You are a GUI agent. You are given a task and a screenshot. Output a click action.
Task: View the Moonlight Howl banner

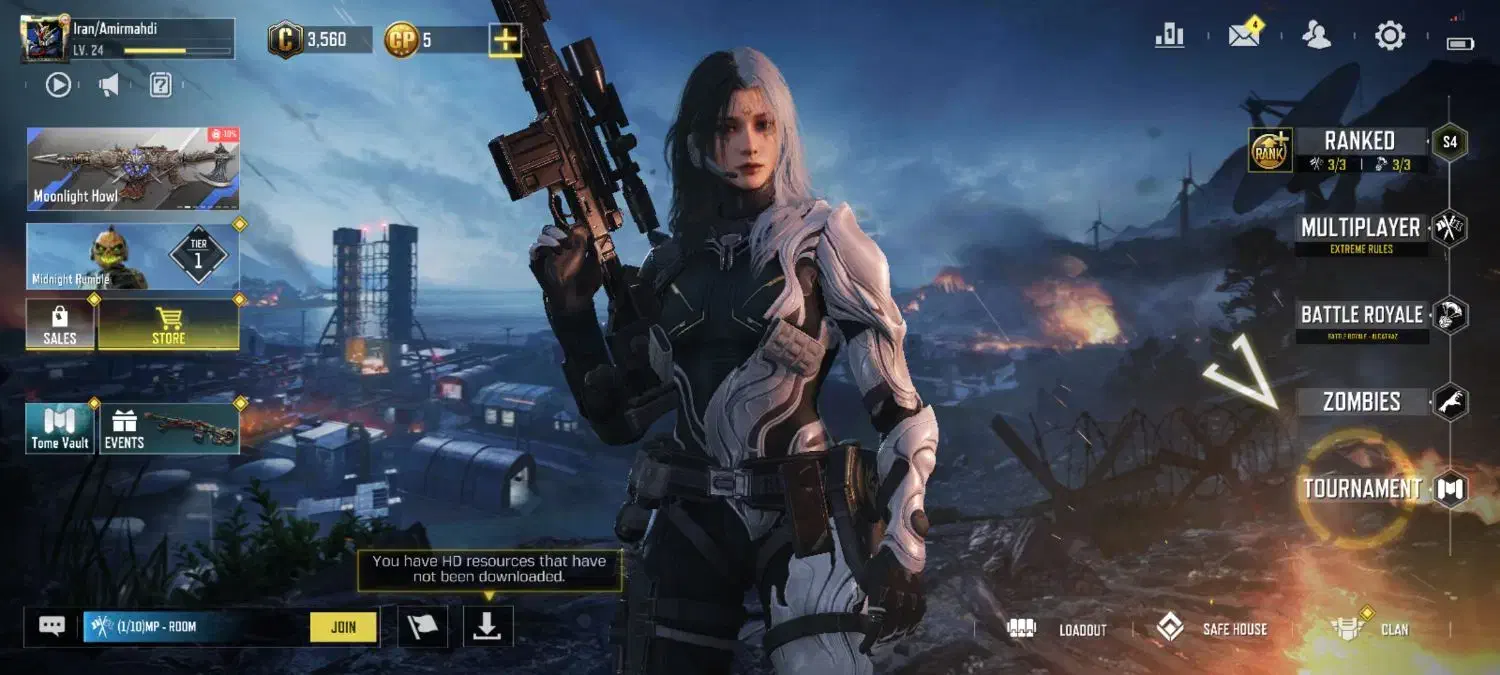(133, 168)
